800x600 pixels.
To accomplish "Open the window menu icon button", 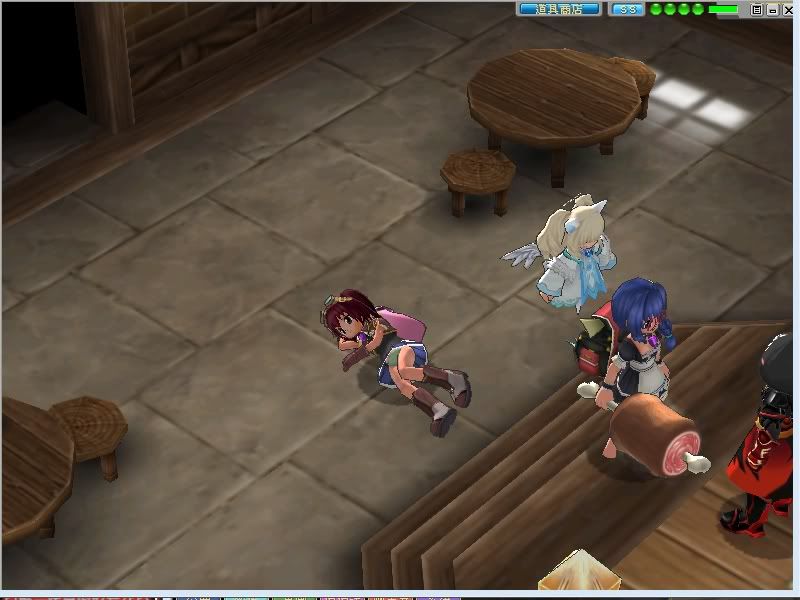I will click(x=757, y=9).
